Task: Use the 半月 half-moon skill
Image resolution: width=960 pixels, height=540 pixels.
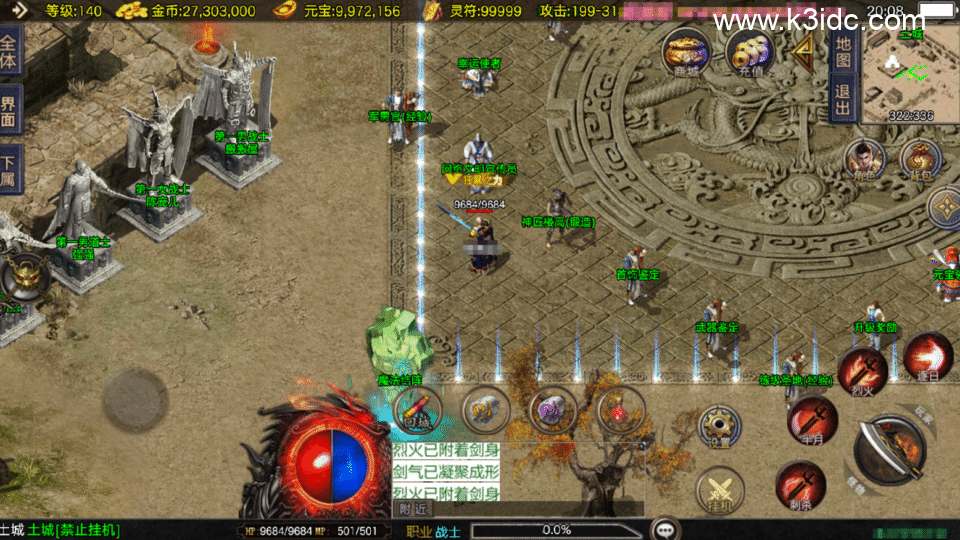Action: point(811,418)
